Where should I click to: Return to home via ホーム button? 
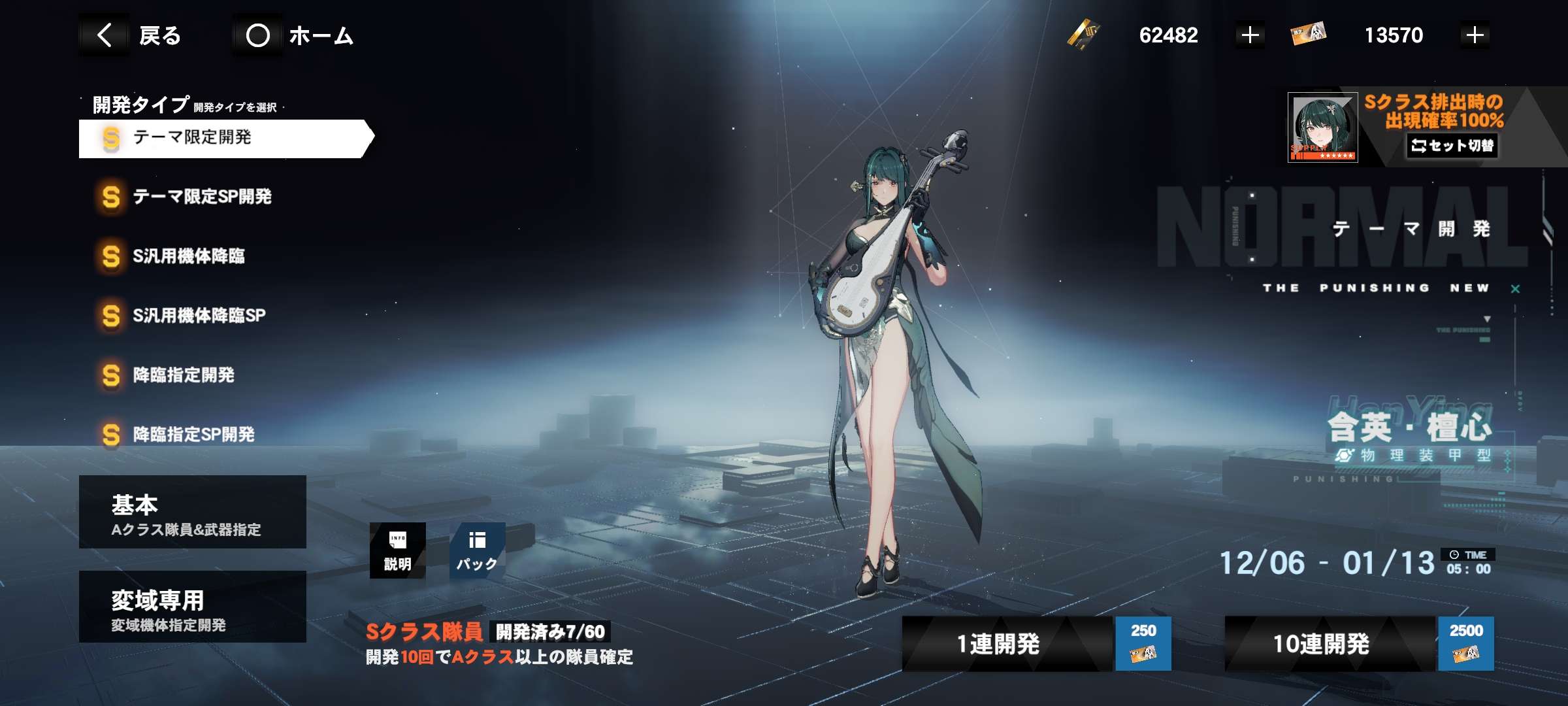coord(299,35)
